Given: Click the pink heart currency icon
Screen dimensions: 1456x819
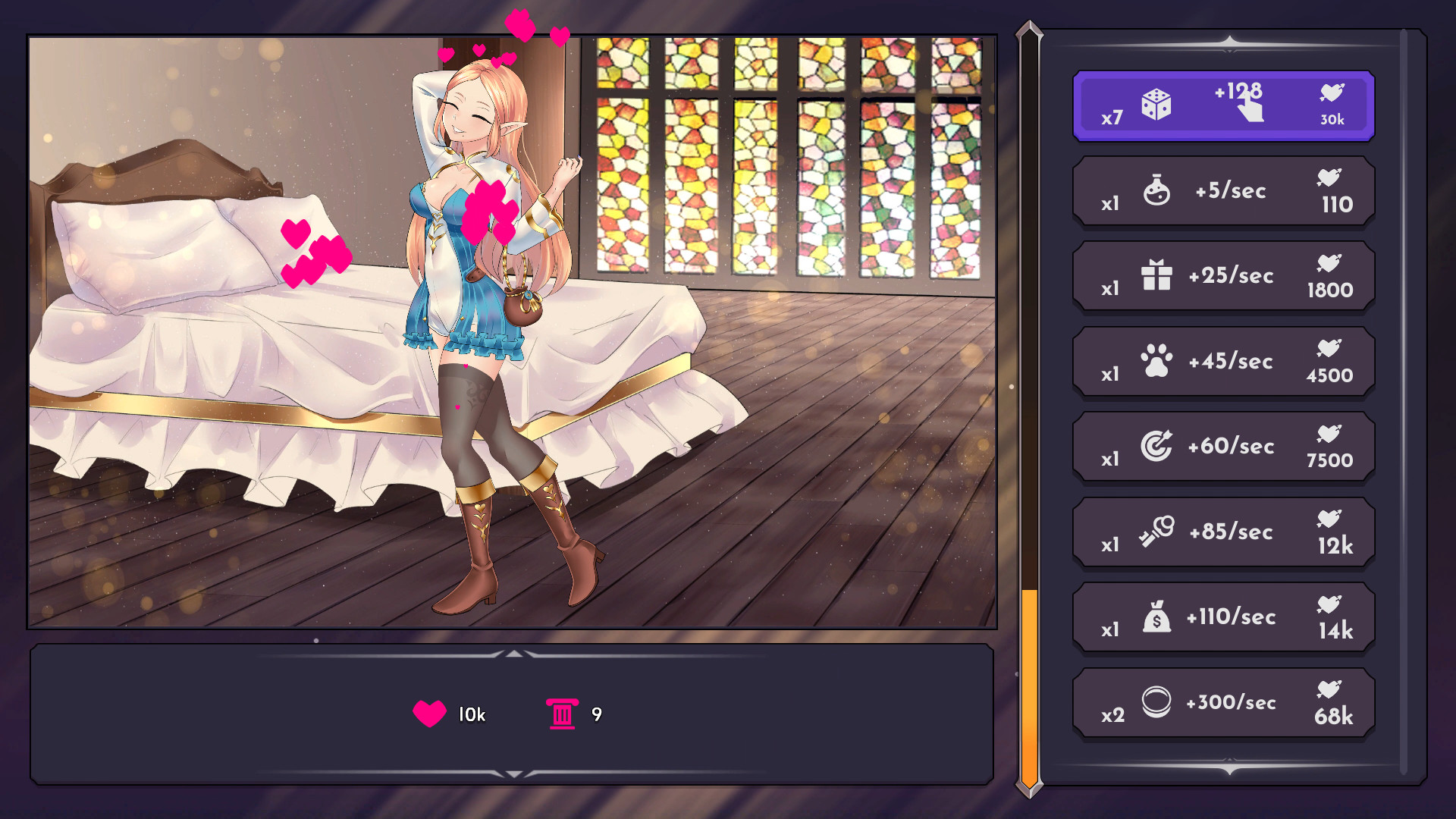Looking at the screenshot, I should click(428, 713).
